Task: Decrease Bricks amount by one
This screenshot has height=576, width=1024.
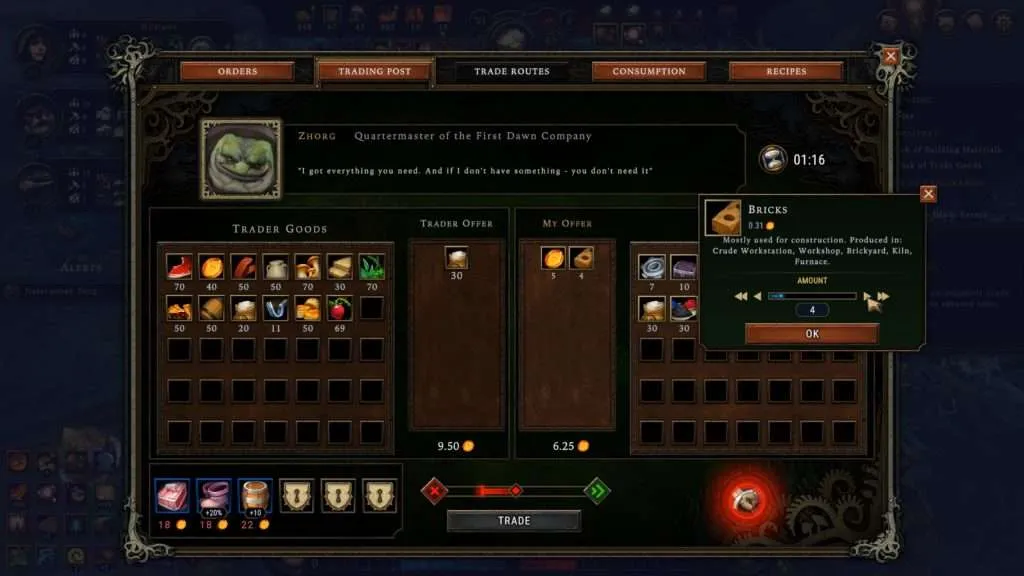Action: (x=757, y=296)
